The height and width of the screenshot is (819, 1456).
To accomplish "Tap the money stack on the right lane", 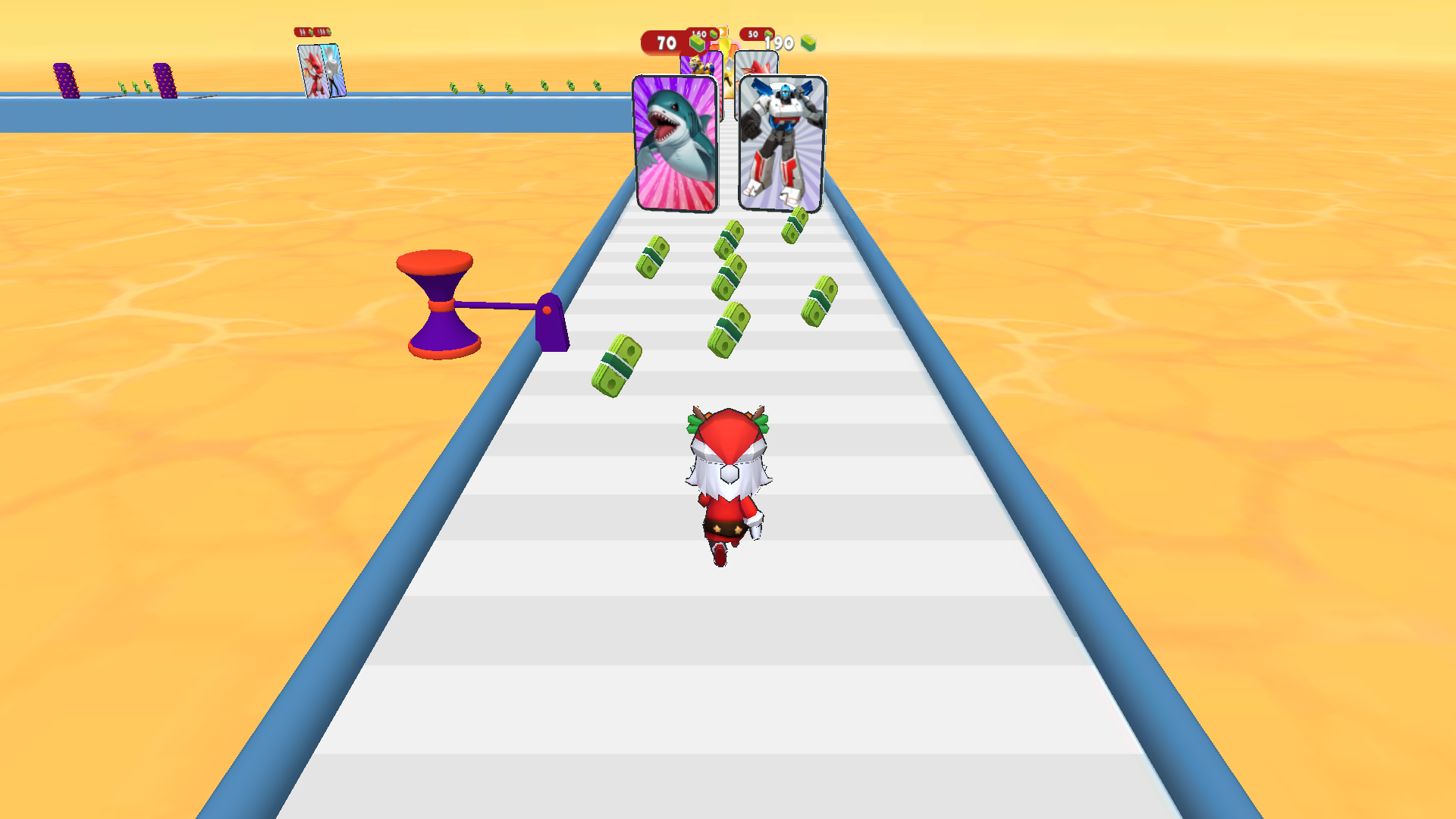I will click(x=819, y=303).
